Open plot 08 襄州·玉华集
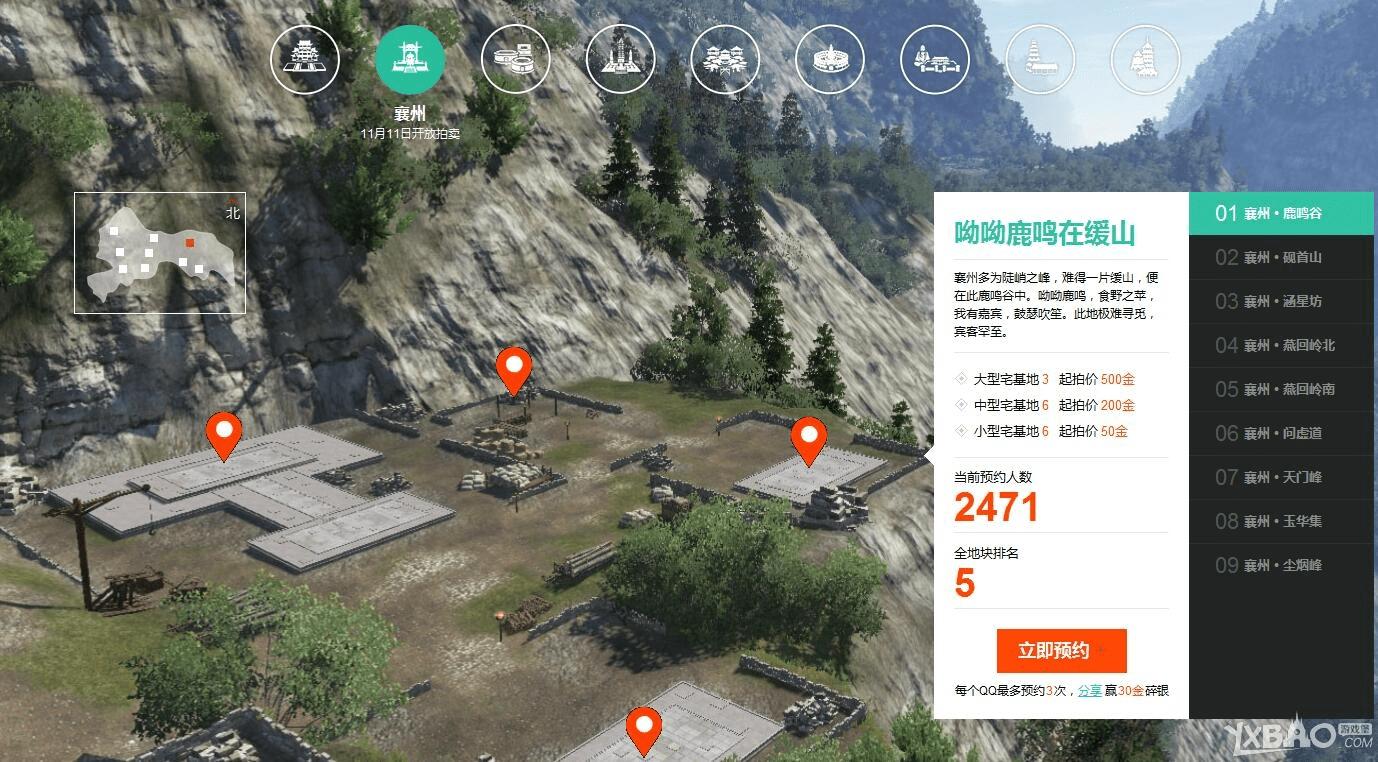 pos(1281,521)
